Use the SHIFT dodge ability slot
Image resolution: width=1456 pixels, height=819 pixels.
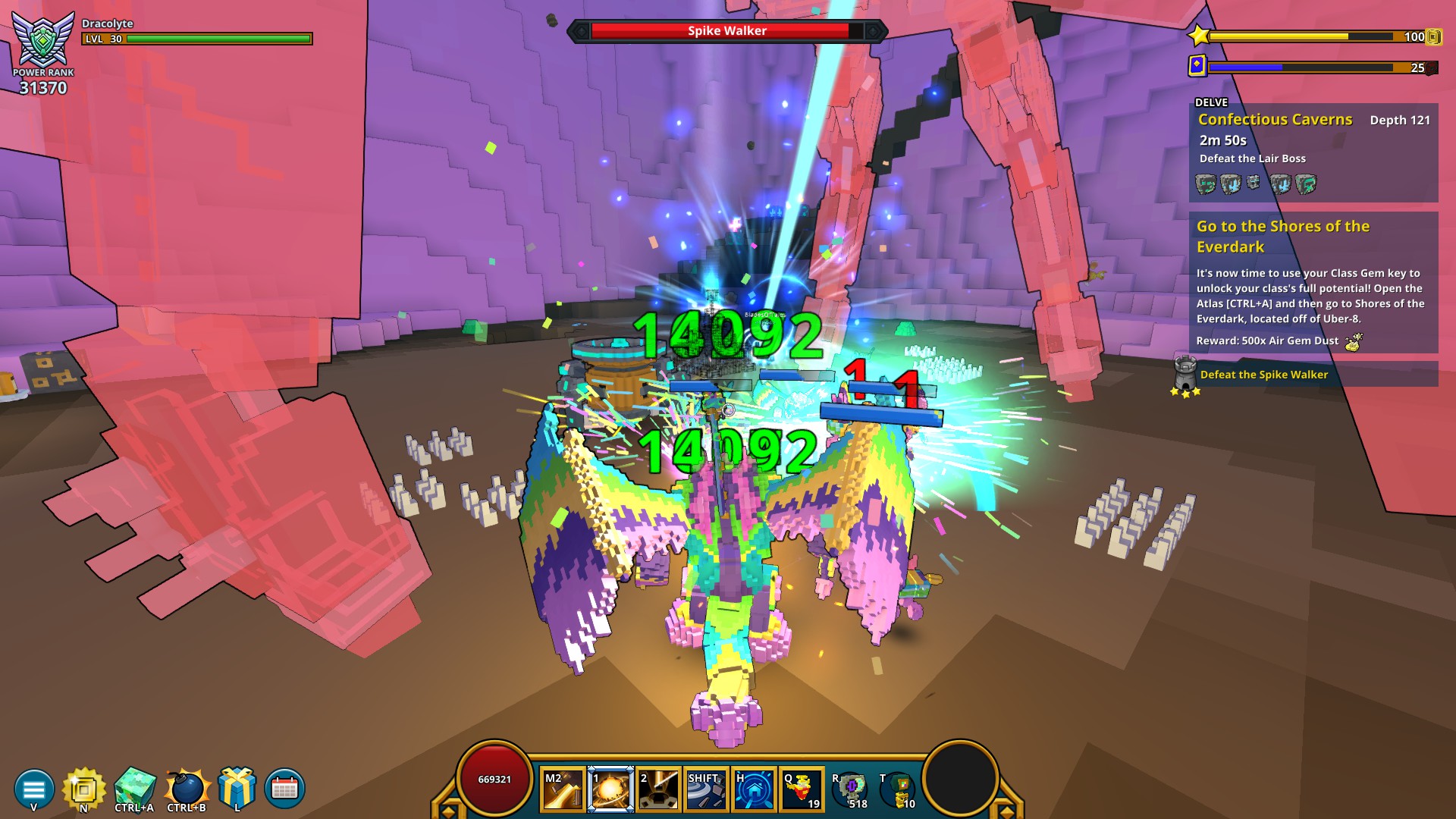[x=705, y=790]
